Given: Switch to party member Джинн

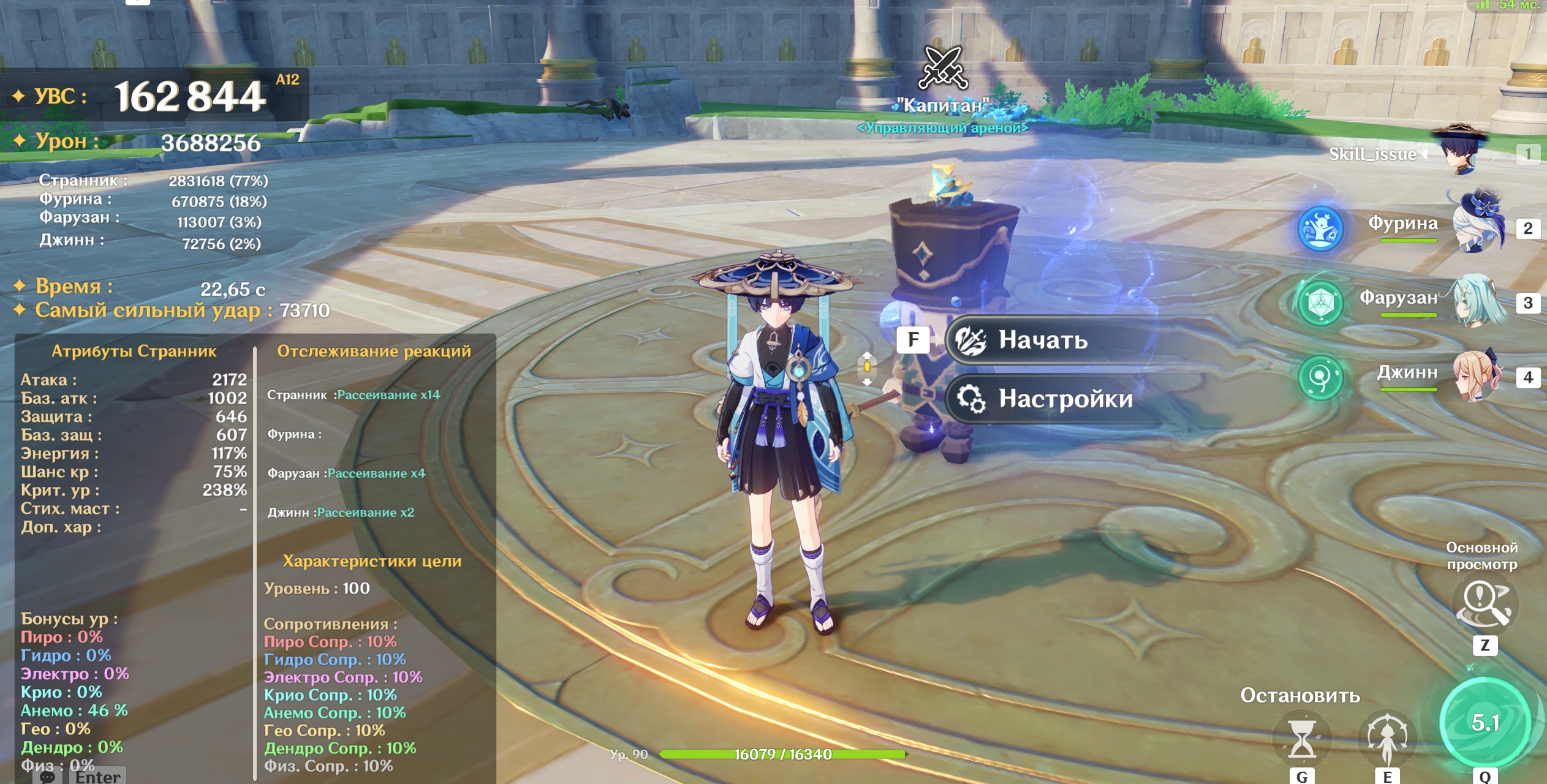Looking at the screenshot, I should pos(1478,376).
